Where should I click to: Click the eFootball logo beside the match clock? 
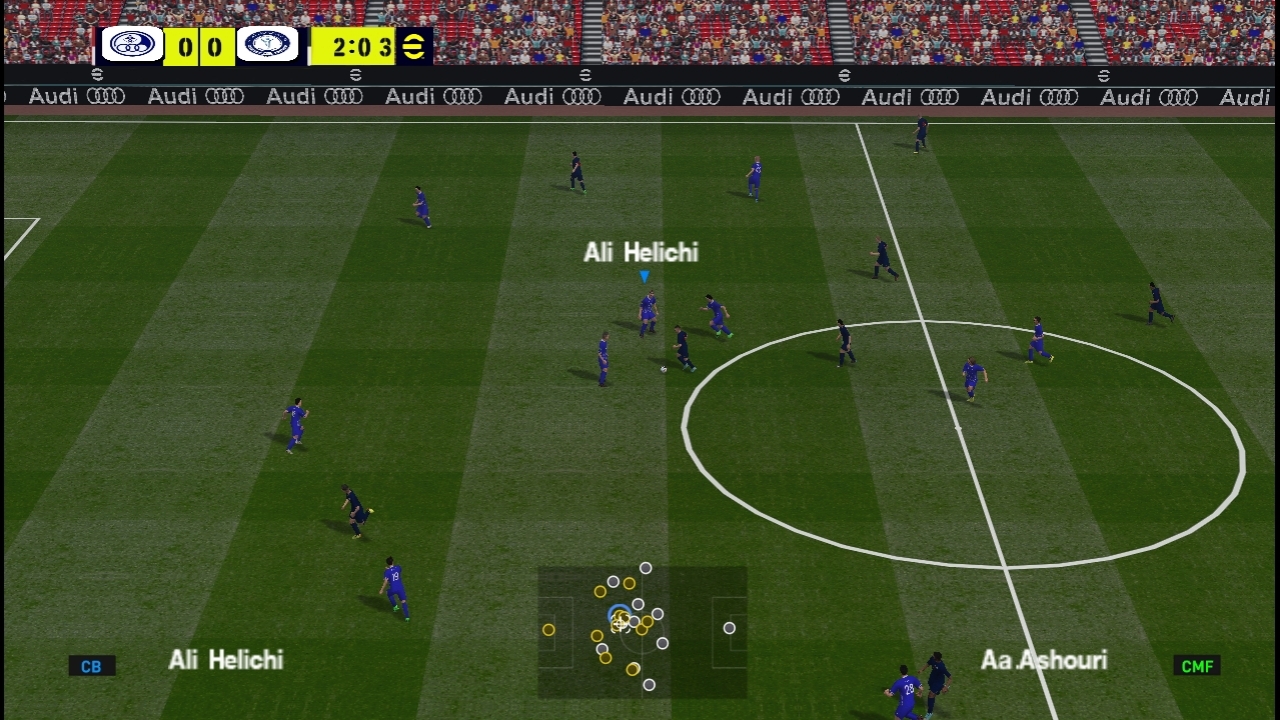tap(413, 46)
